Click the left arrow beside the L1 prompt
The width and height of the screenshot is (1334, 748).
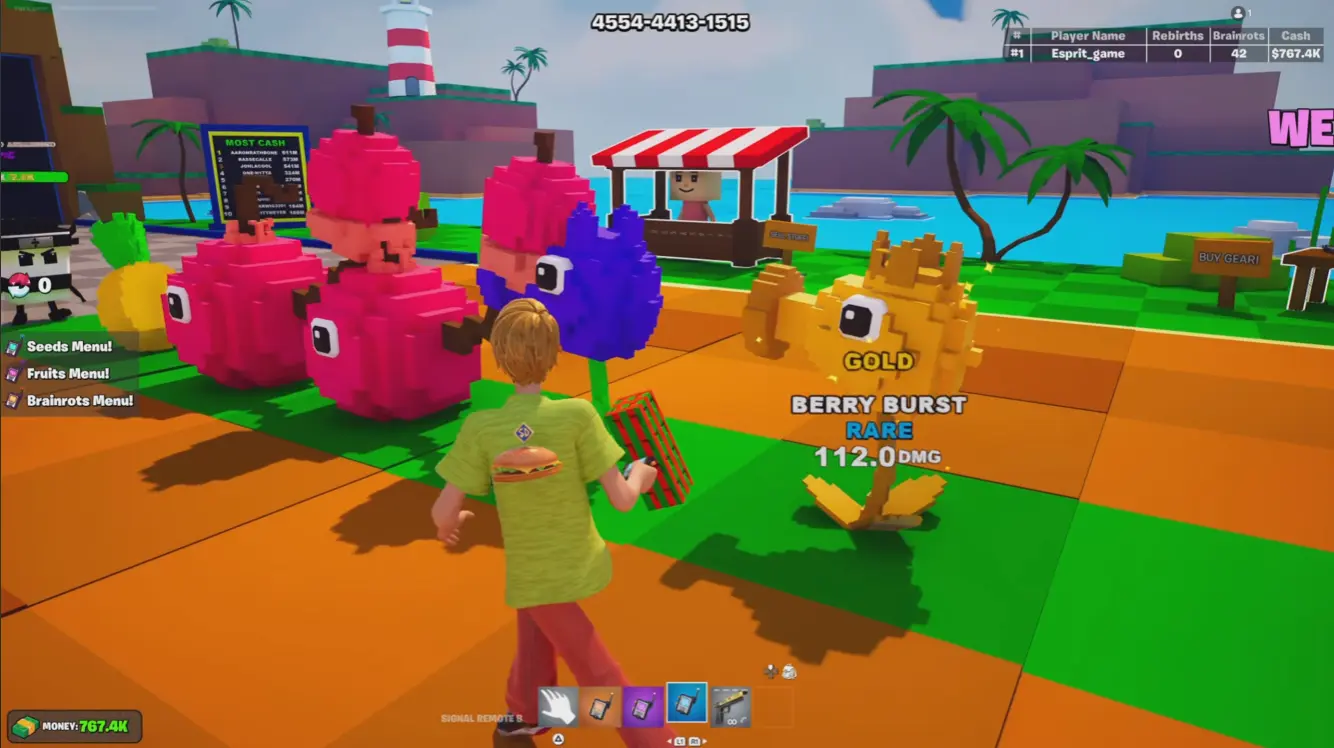668,741
